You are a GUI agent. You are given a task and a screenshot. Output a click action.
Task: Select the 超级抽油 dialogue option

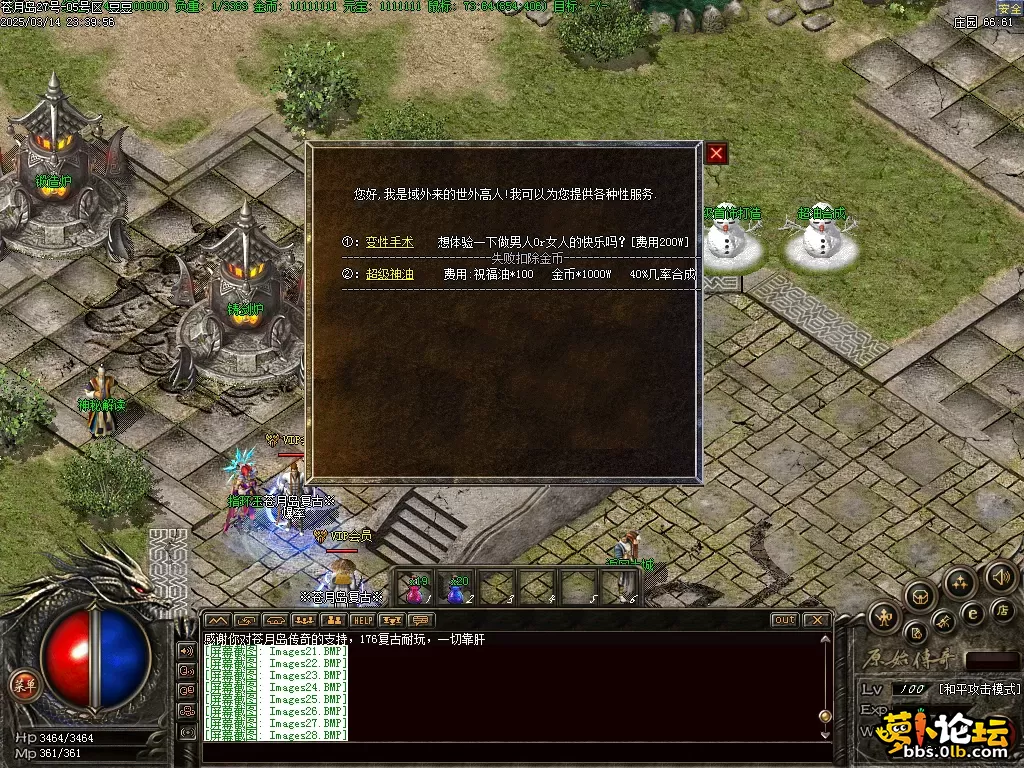click(x=389, y=274)
